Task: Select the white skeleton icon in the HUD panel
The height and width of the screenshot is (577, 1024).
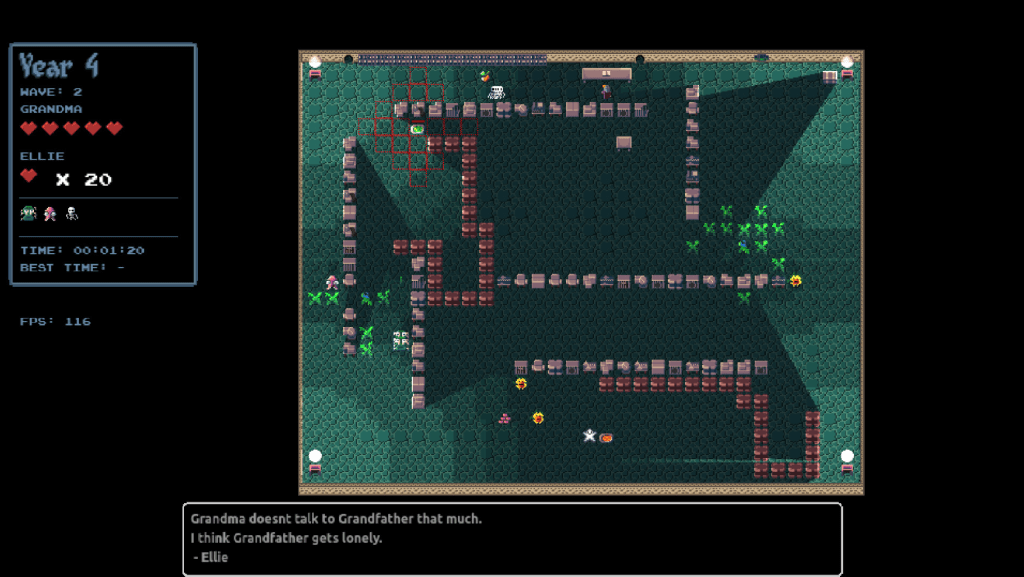Action: click(x=71, y=213)
